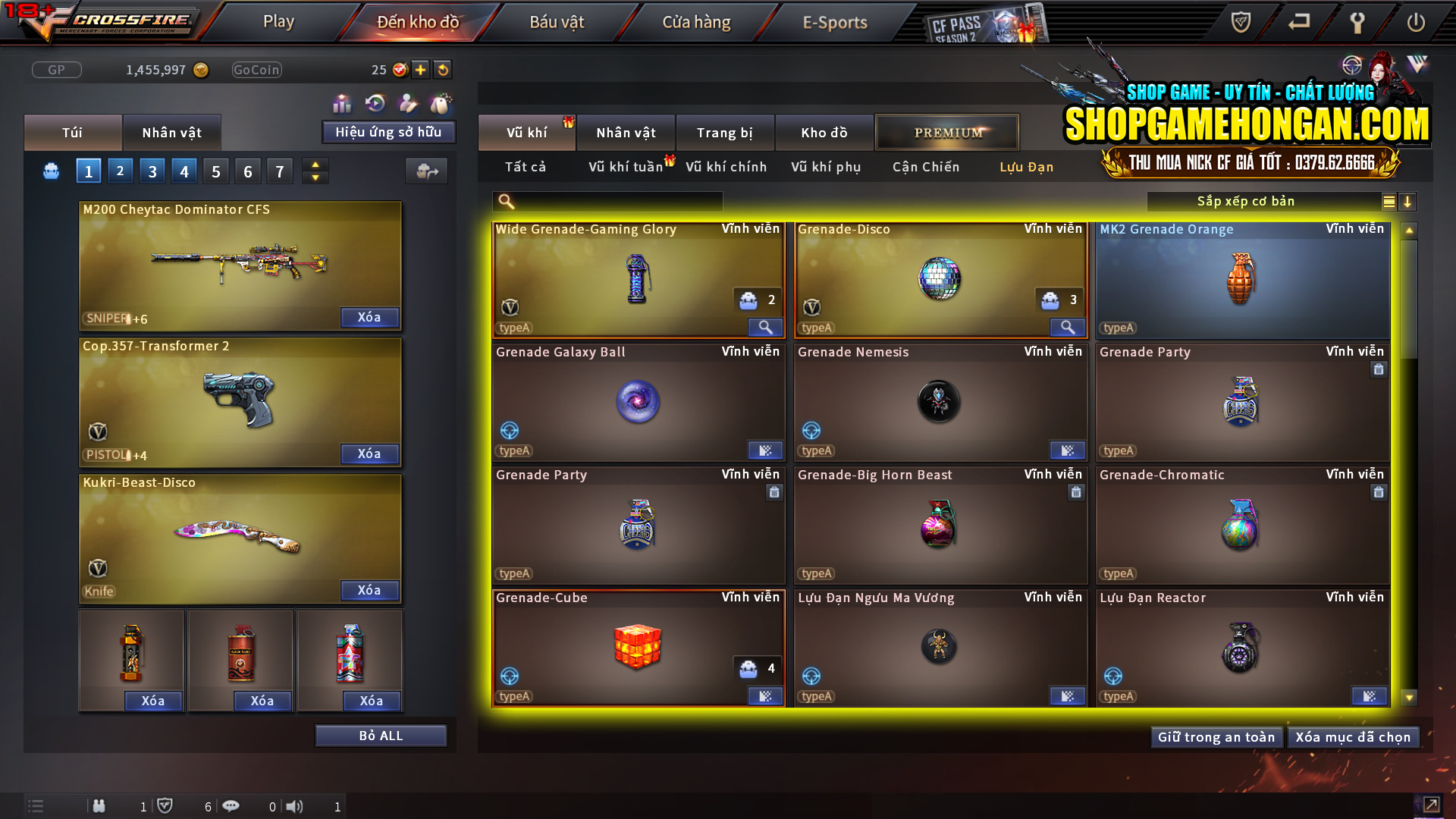Open the ranking stats icon
The width and height of the screenshot is (1456, 819).
coord(343,102)
